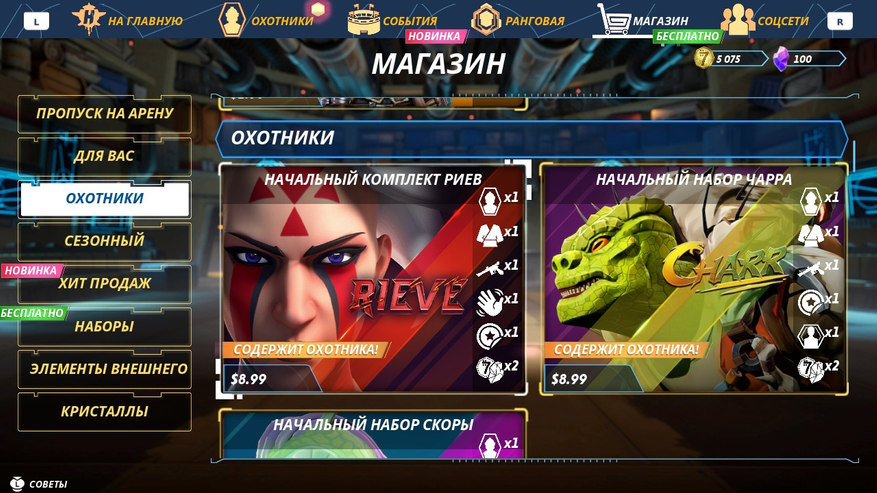
Task: Select the Магазин shop tab
Action: click(x=643, y=20)
